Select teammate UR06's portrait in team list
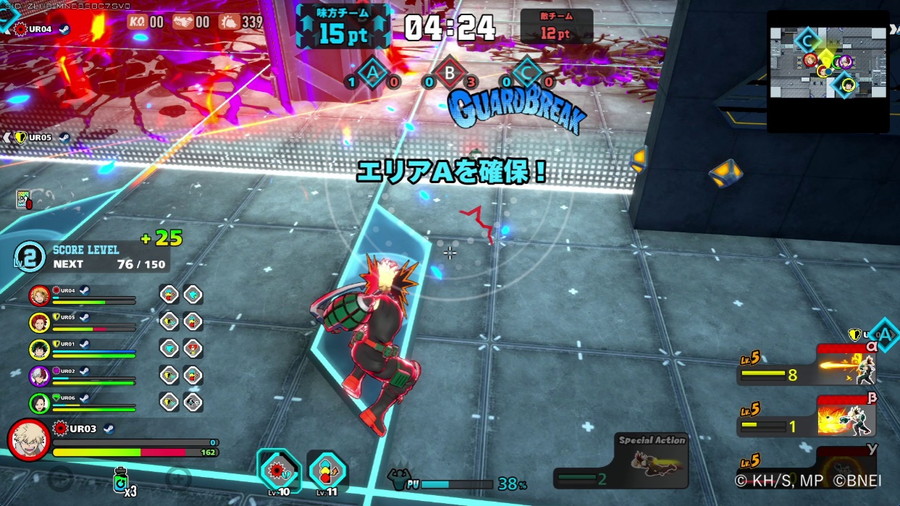The width and height of the screenshot is (900, 506). tap(39, 403)
